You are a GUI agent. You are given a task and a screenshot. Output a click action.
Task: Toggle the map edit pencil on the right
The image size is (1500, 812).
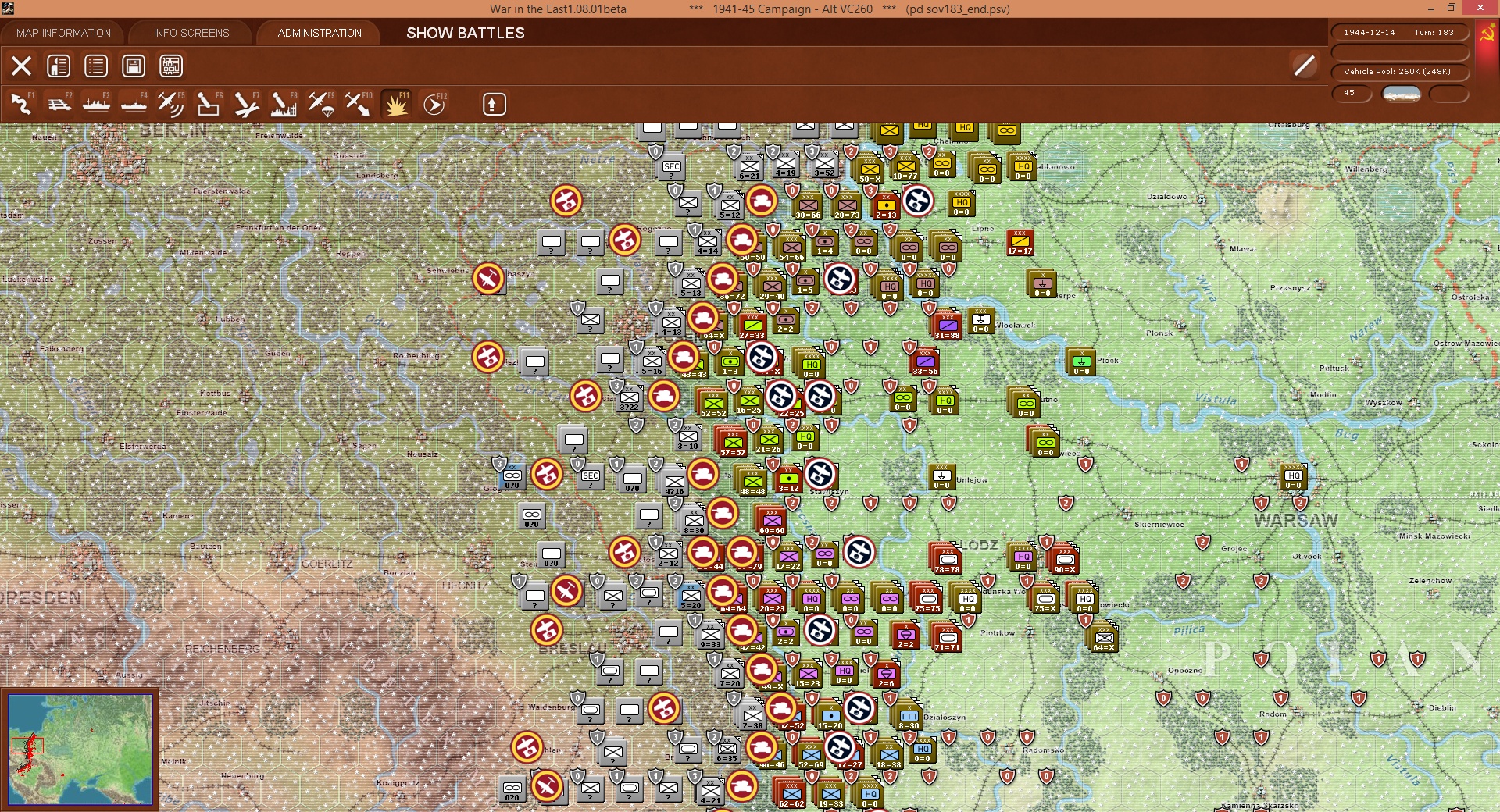tap(1303, 66)
